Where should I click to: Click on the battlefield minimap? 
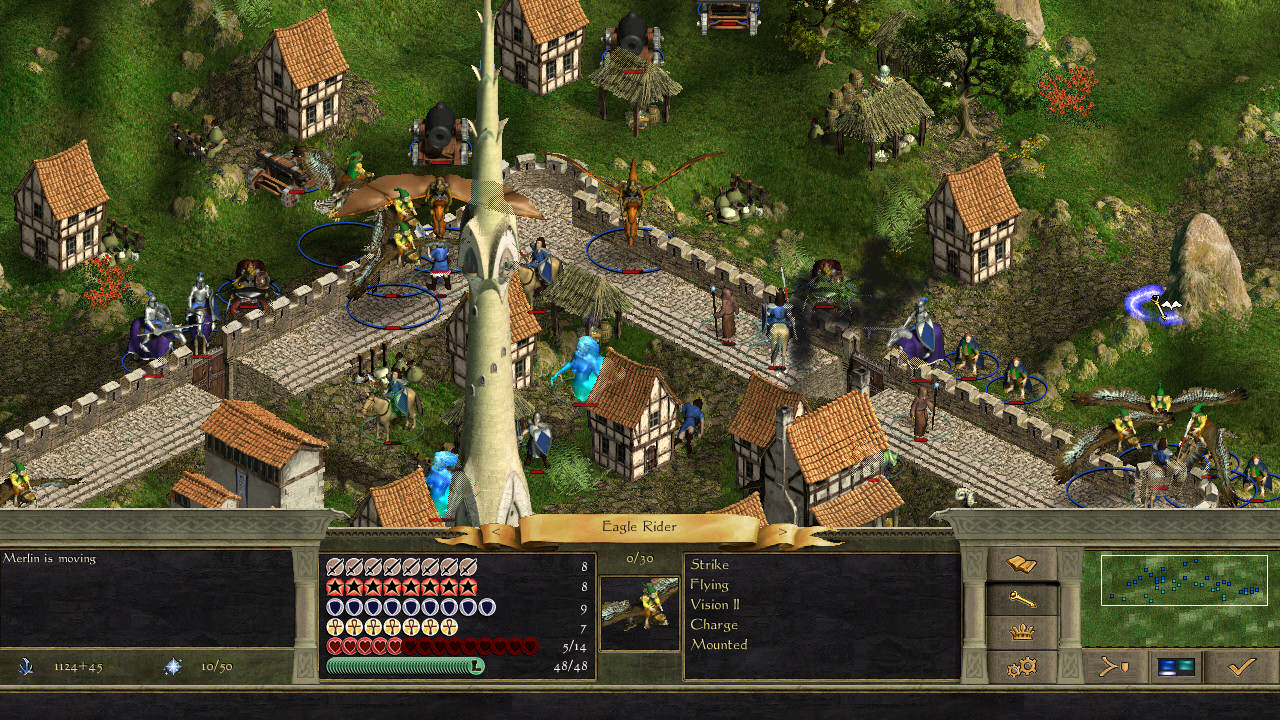click(x=1183, y=581)
